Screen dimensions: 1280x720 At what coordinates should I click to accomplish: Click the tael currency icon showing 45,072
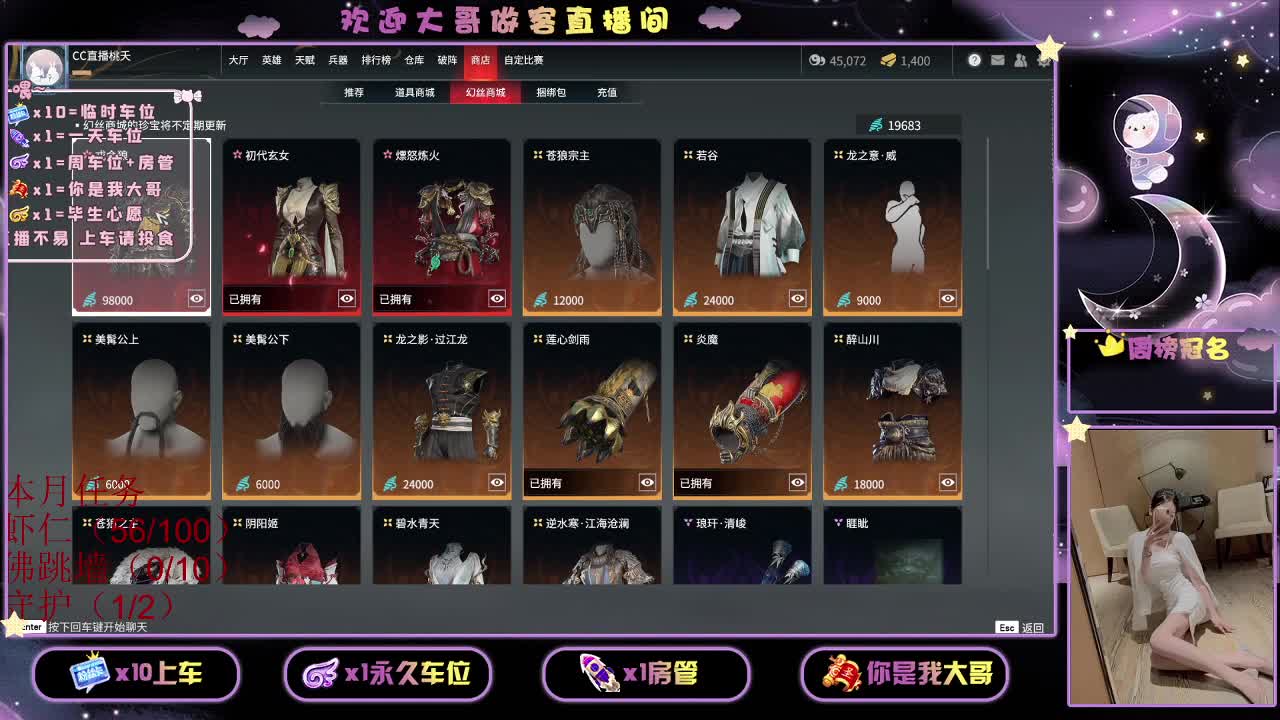819,61
